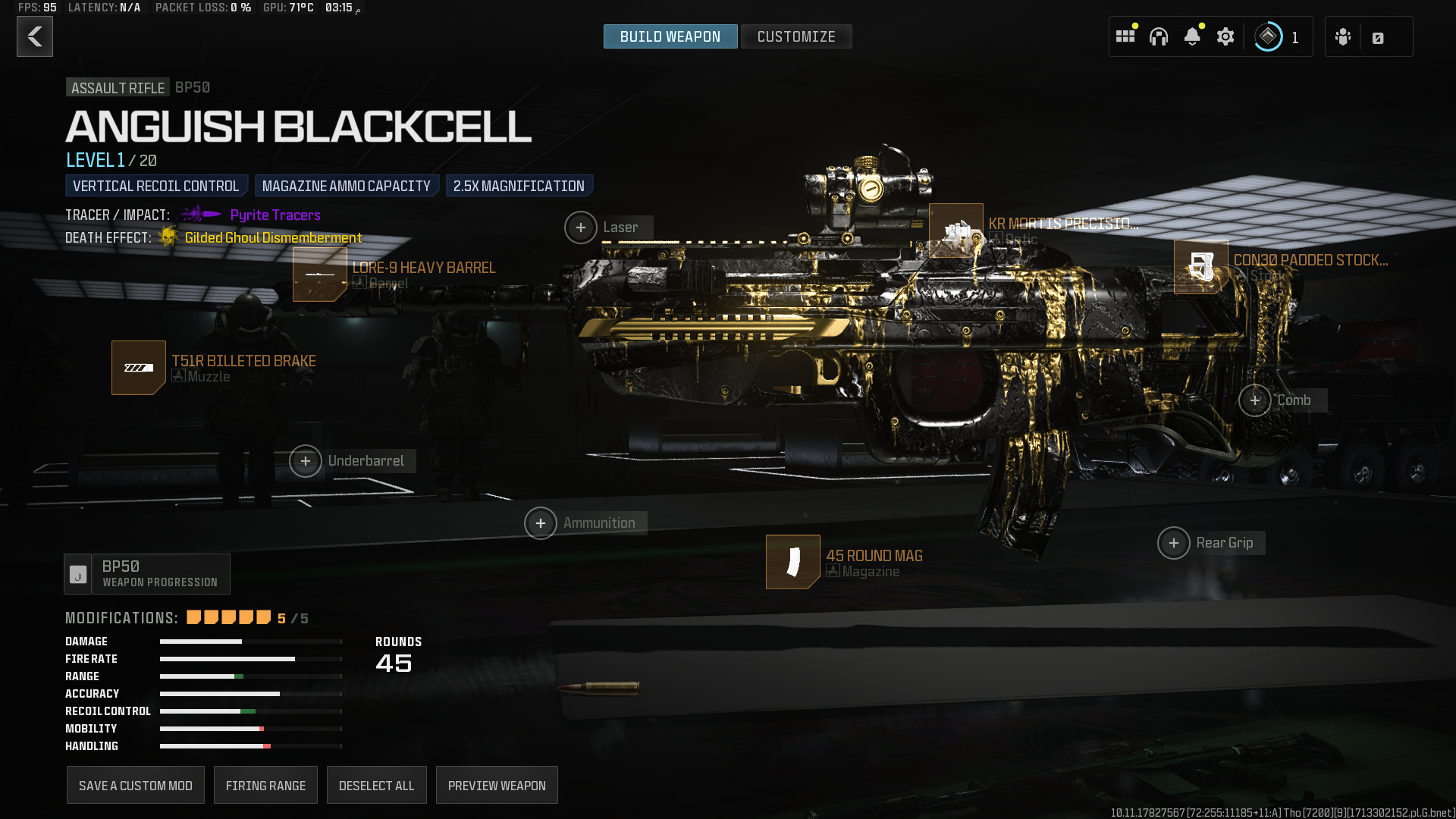The height and width of the screenshot is (819, 1456).
Task: Select the 45 Round Mag slot
Action: (x=793, y=562)
